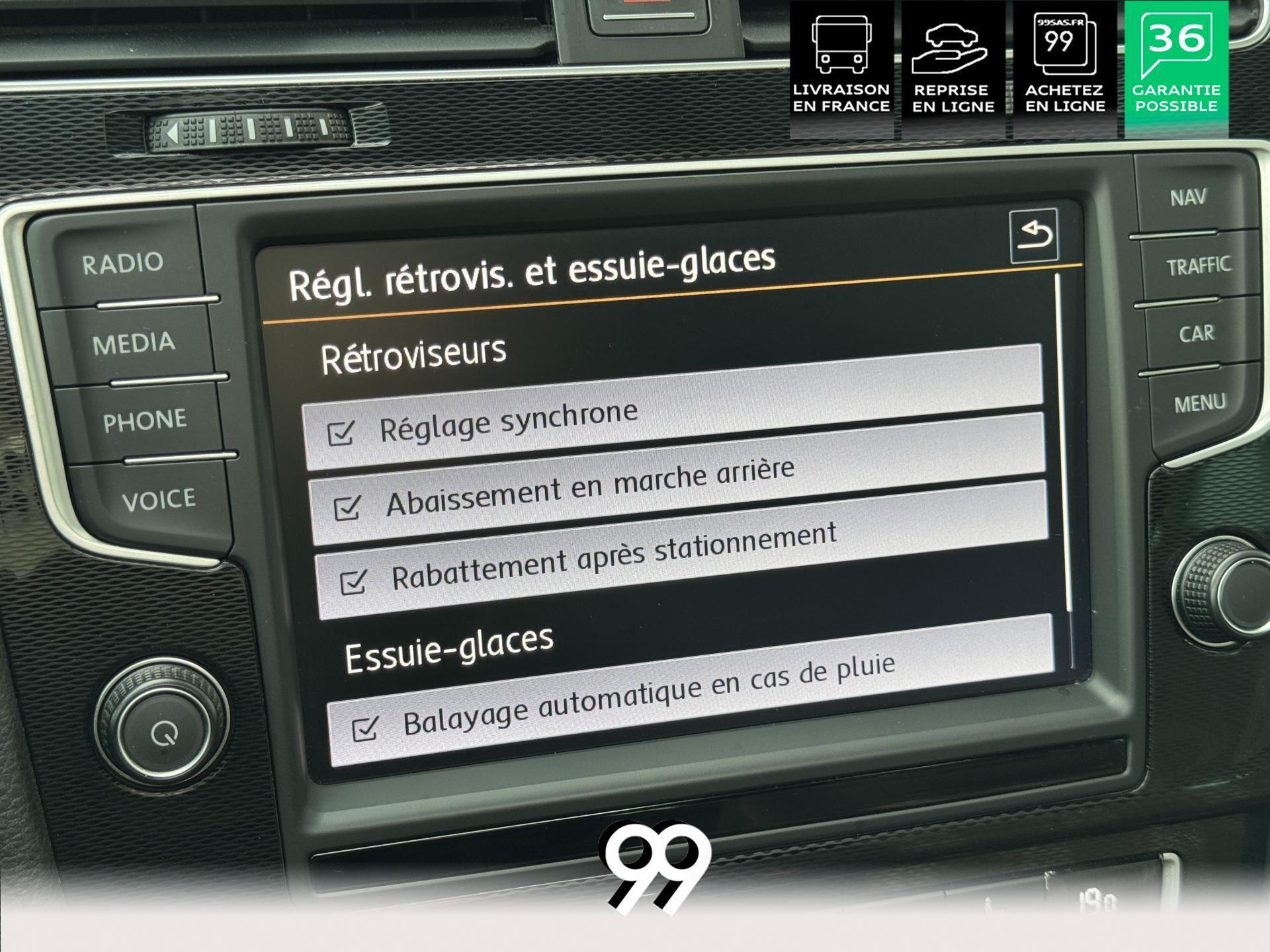This screenshot has height=952, width=1270.
Task: Disable Balayage automatique en cas de pluie
Action: (365, 728)
